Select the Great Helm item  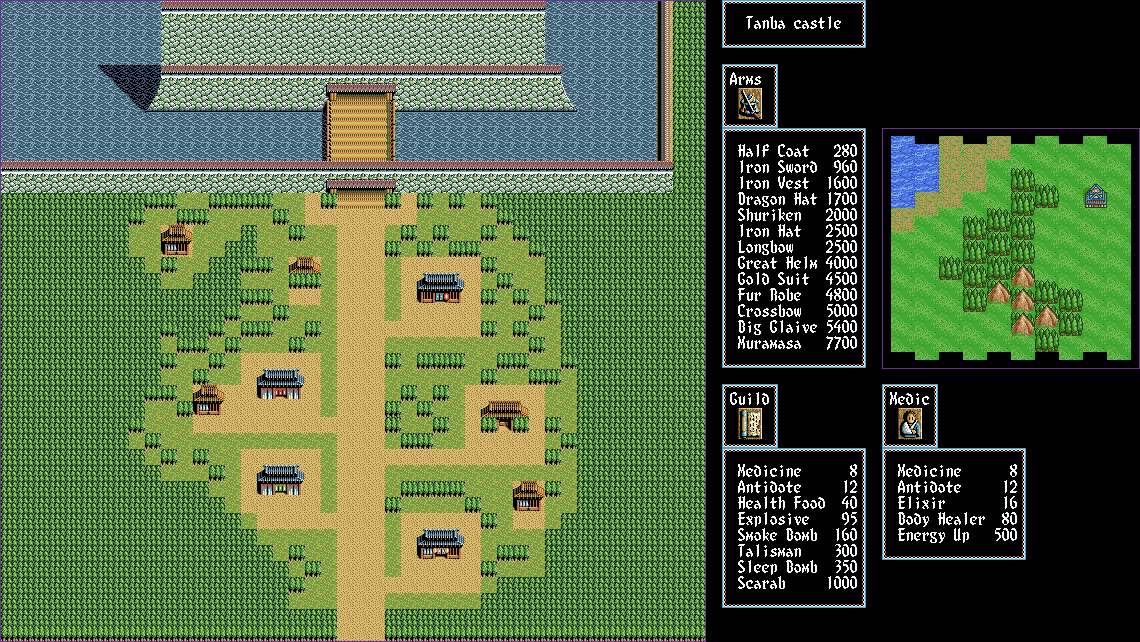(x=797, y=263)
